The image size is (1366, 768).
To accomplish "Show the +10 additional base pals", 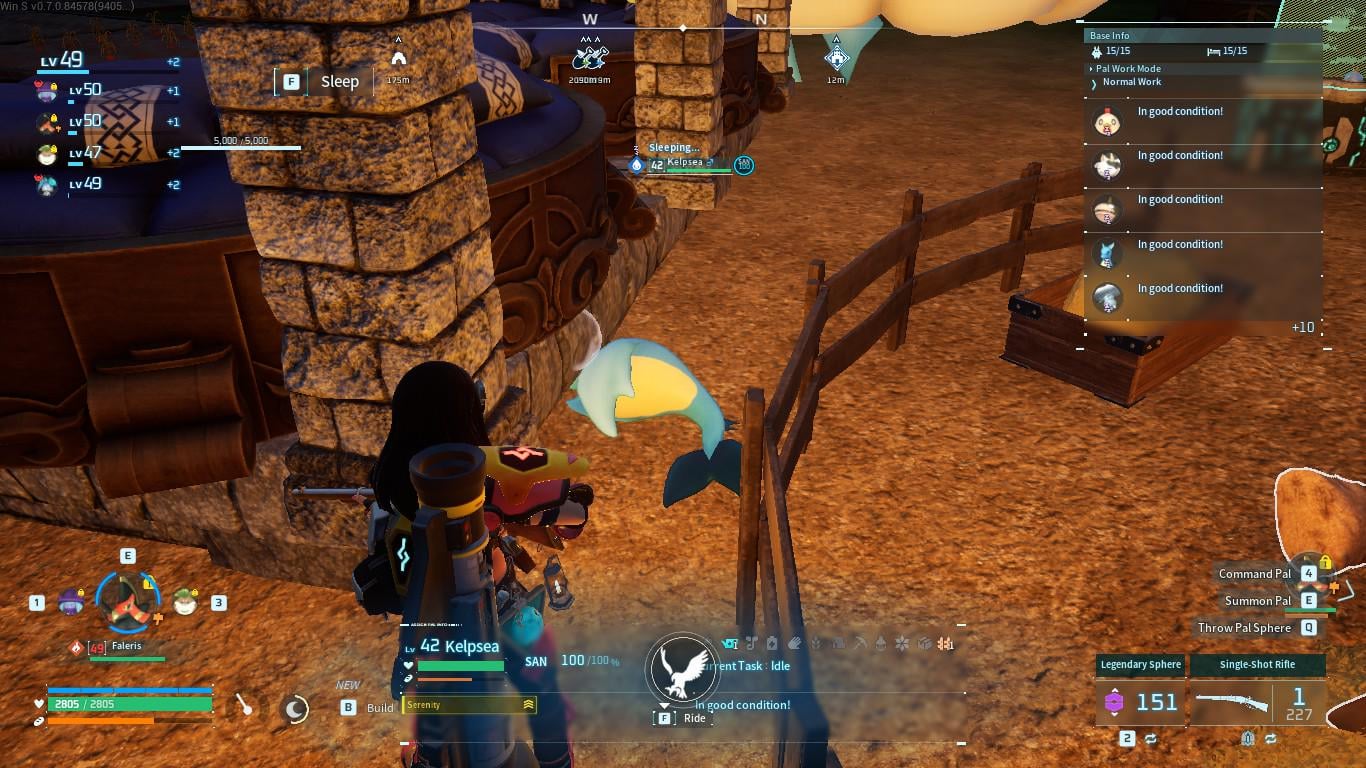I will (x=1302, y=327).
